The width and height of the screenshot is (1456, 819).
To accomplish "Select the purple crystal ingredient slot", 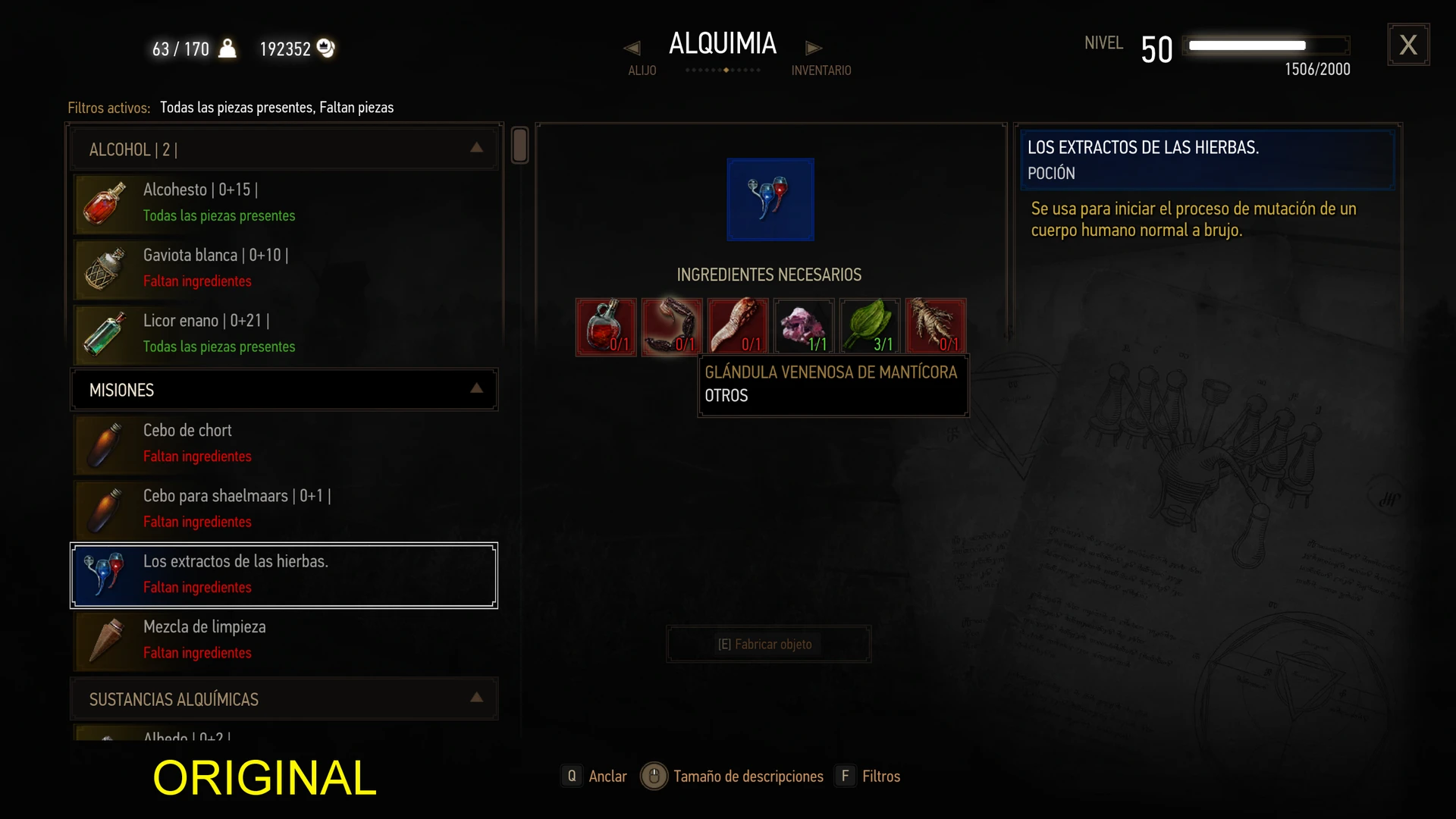I will [804, 327].
